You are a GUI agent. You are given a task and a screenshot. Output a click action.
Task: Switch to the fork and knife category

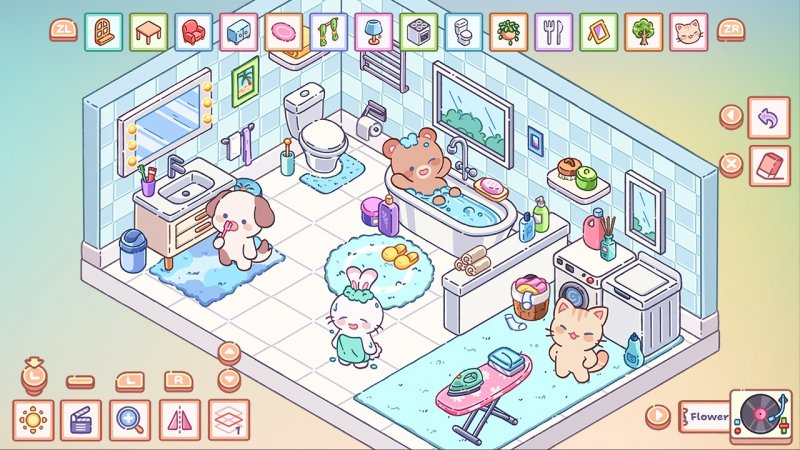pos(554,31)
